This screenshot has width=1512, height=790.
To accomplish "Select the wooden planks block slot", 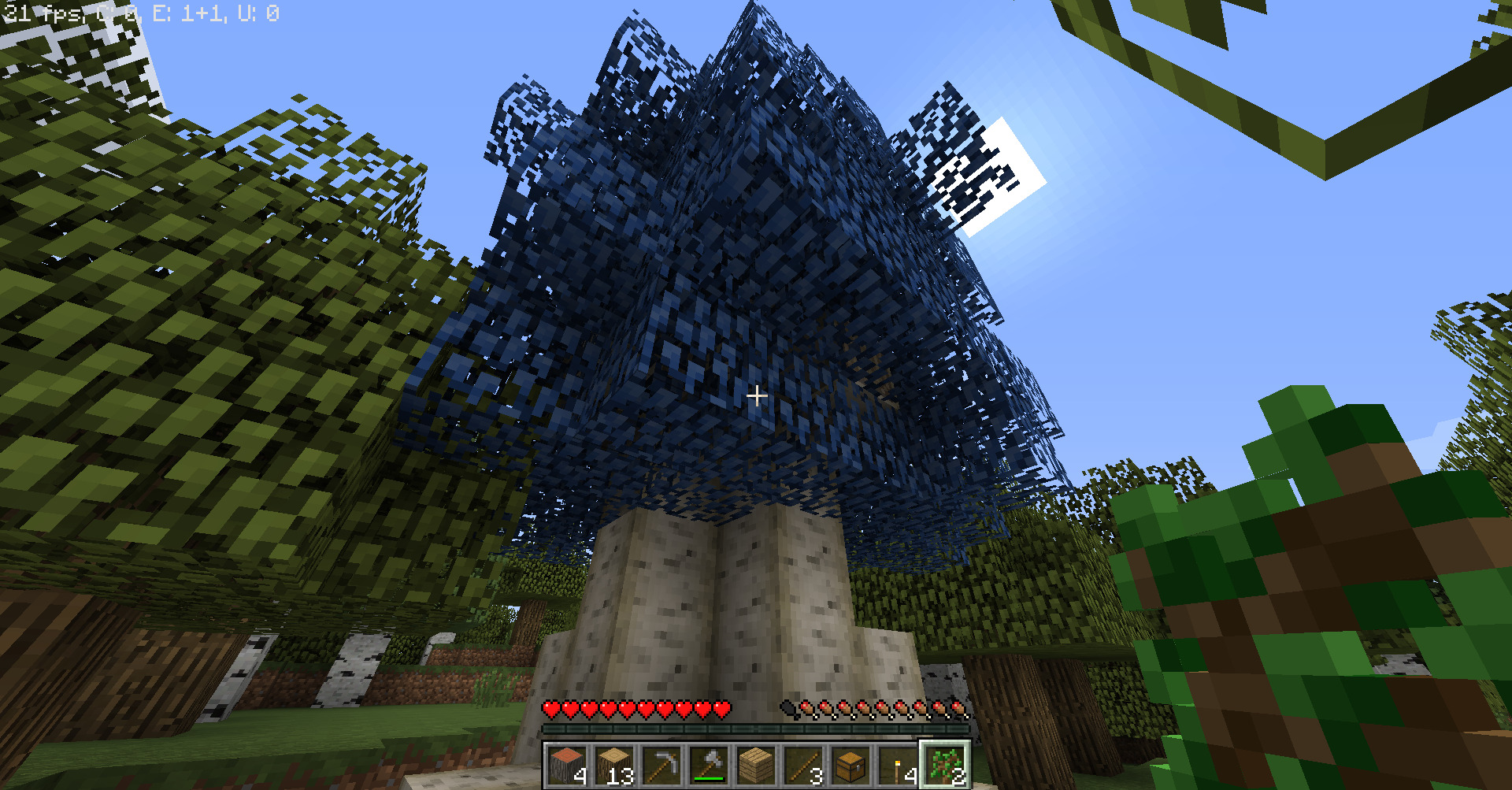I will (x=755, y=766).
